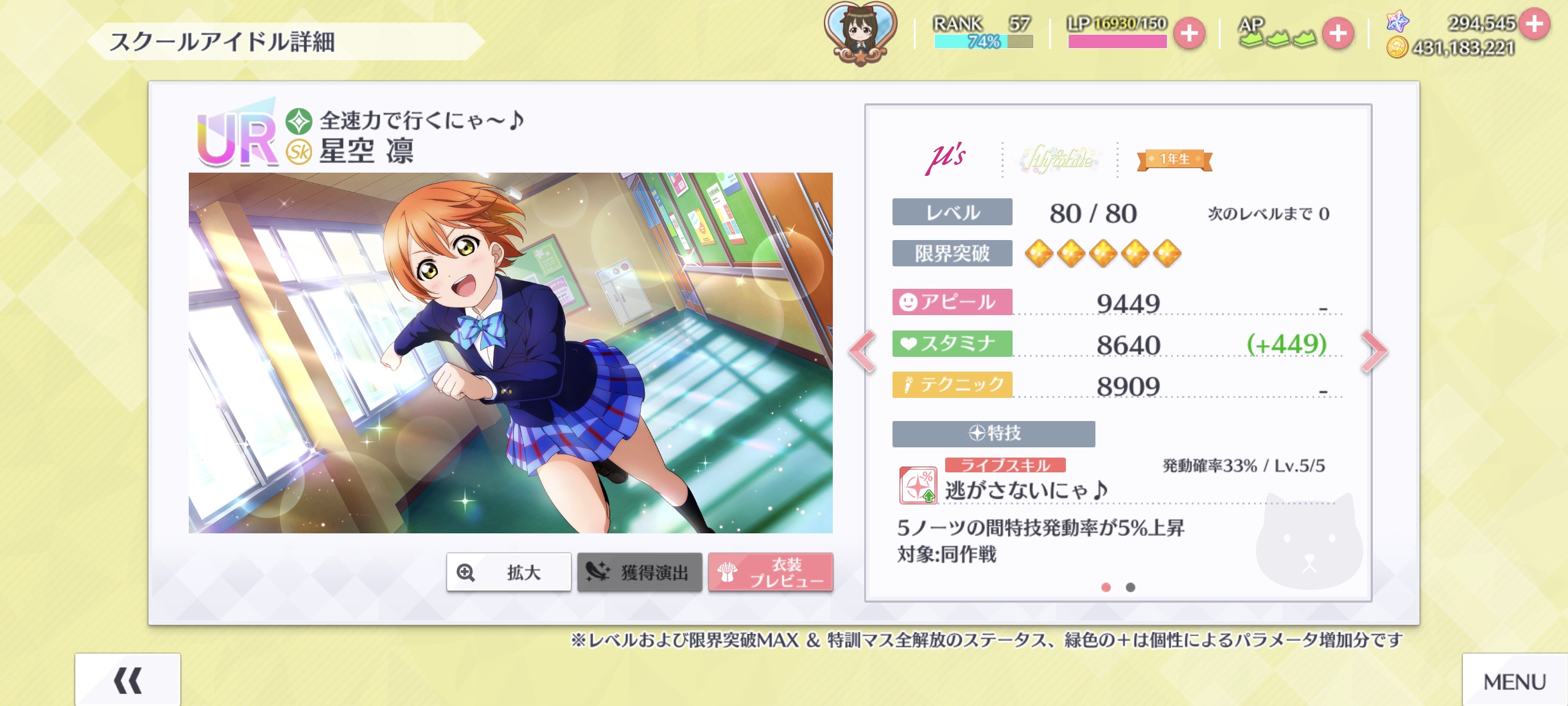Screen dimensions: 1568x706
Task: Open the MENU button
Action: (x=1514, y=682)
